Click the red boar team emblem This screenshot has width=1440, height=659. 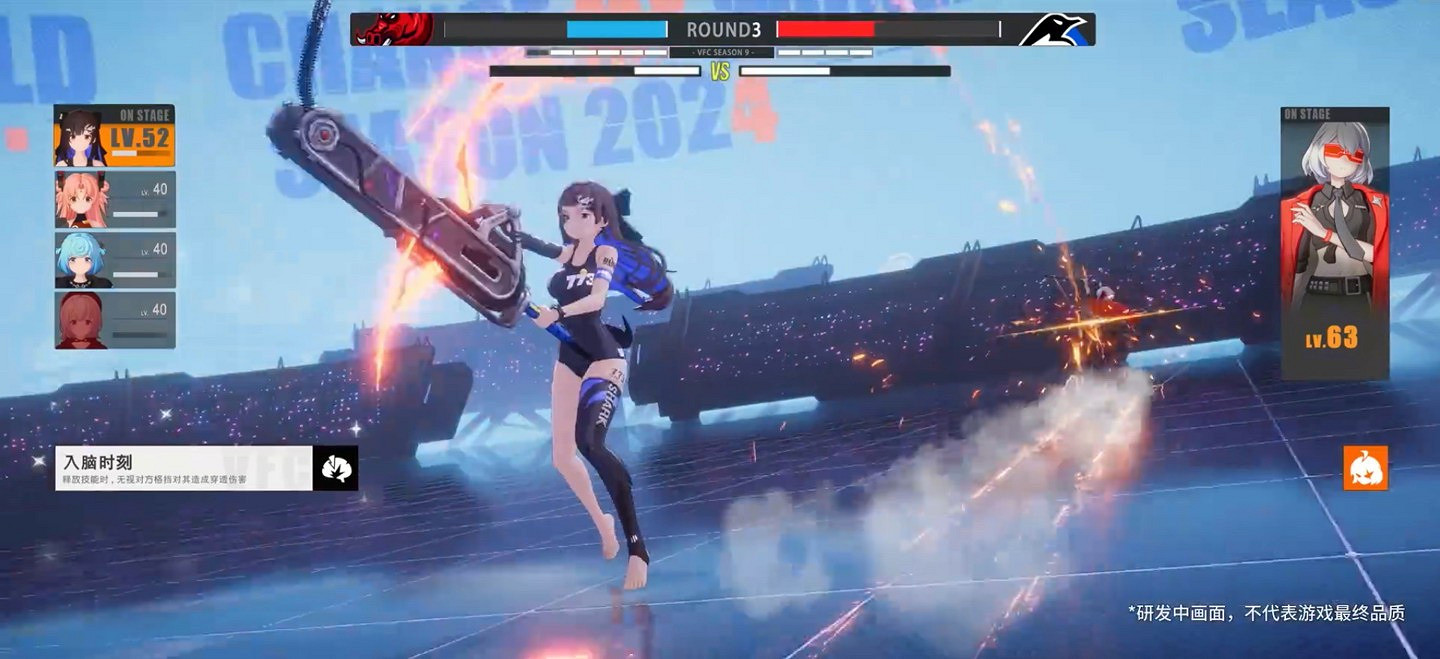pos(392,29)
